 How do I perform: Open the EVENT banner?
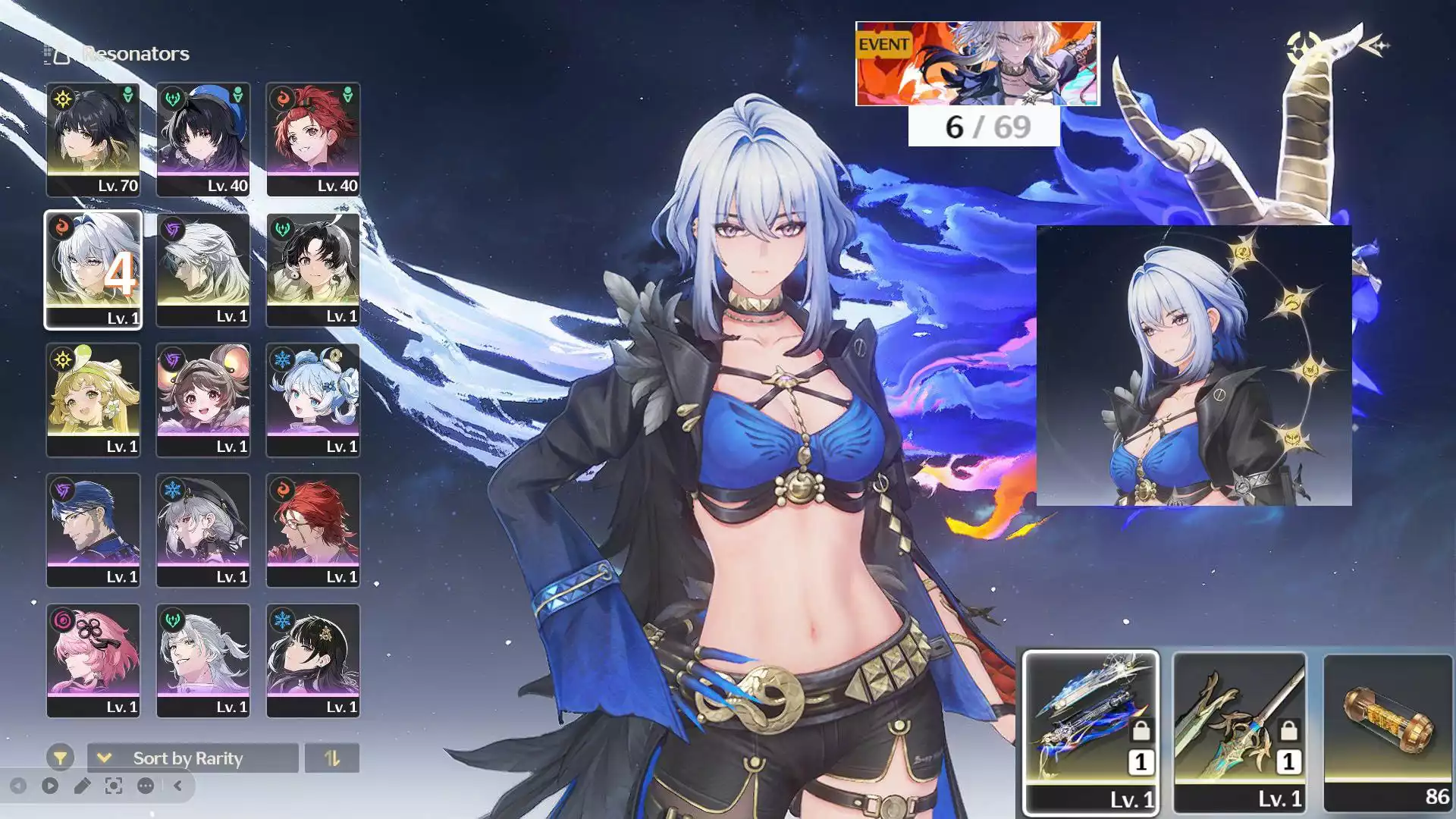pyautogui.click(x=977, y=64)
